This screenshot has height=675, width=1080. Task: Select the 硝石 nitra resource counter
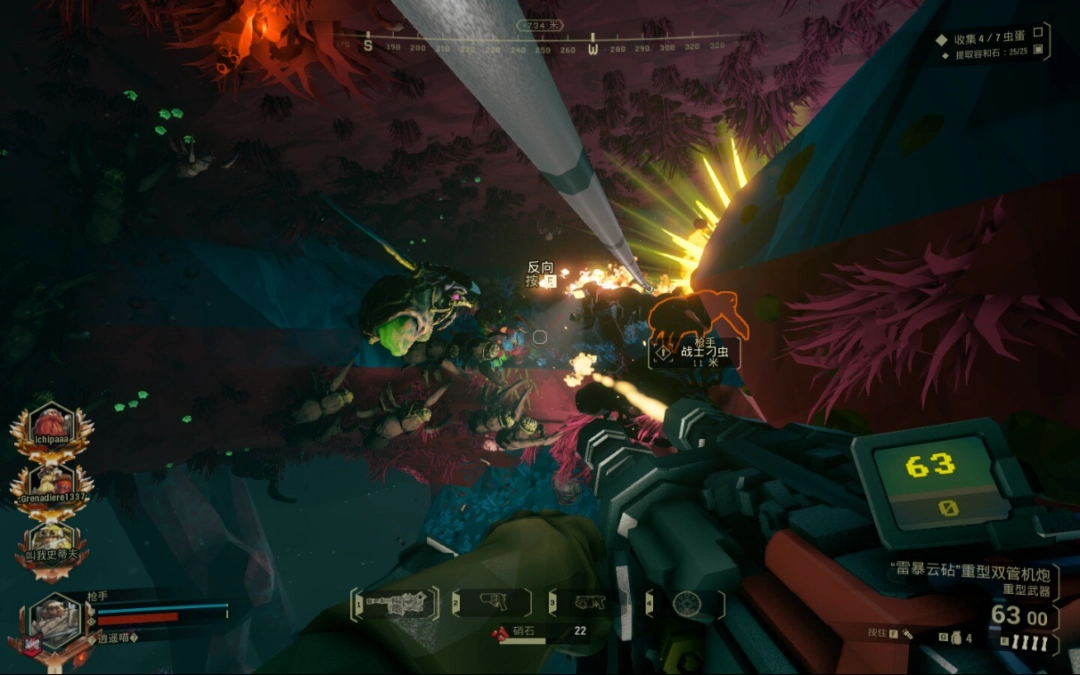point(540,631)
